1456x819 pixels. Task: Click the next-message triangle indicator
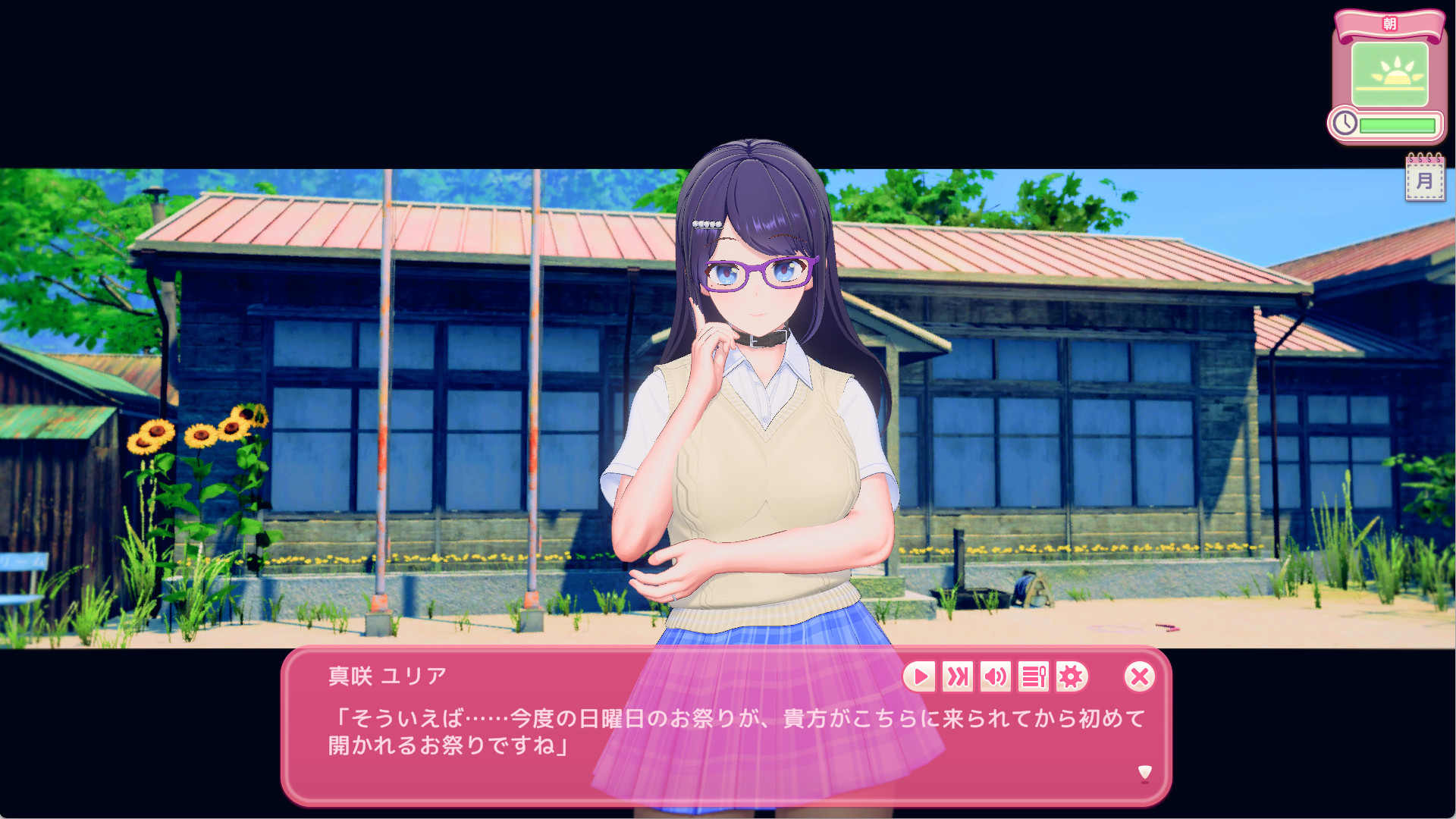point(1141,773)
